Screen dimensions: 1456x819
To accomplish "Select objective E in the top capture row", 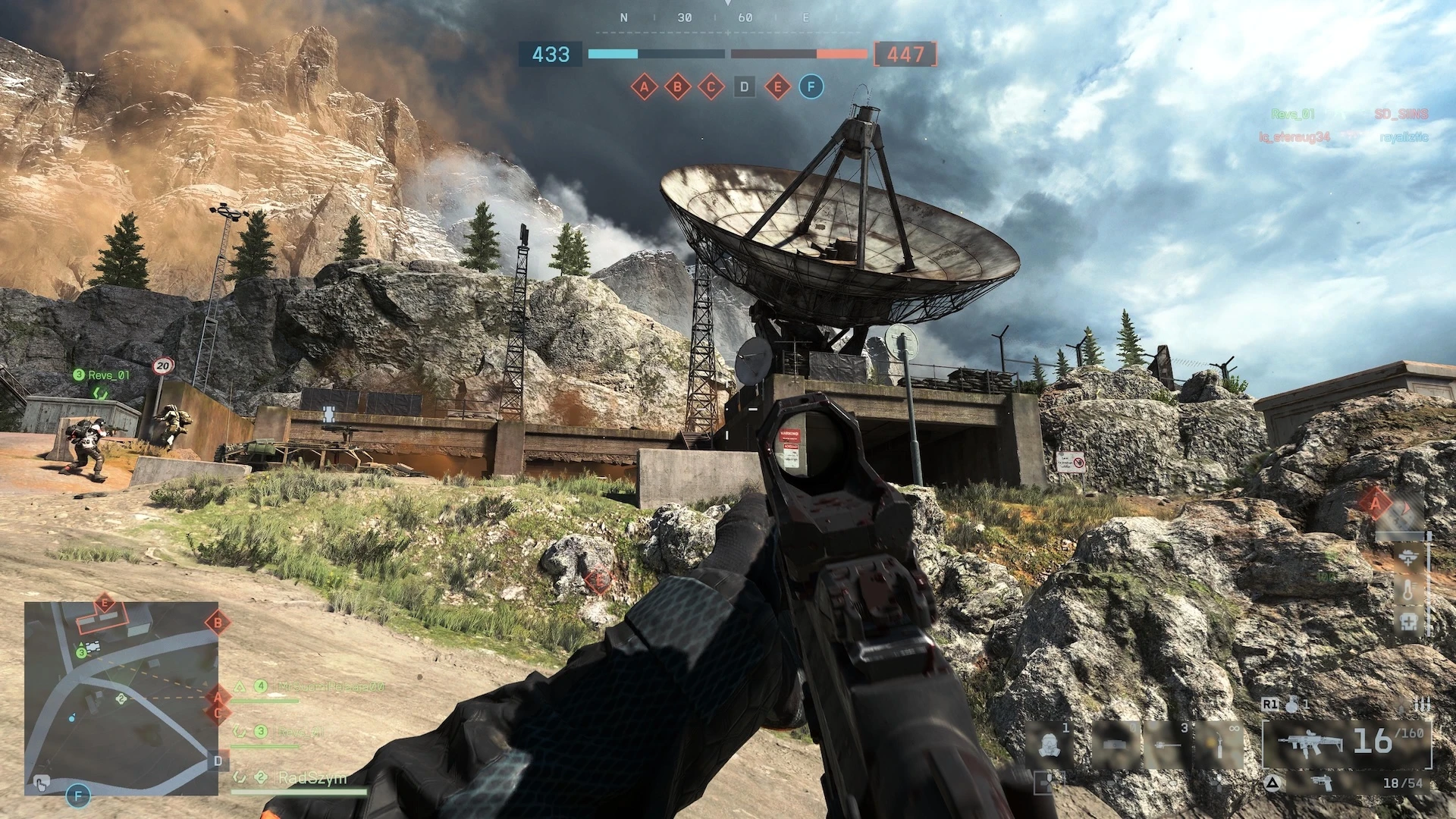I will (x=777, y=87).
